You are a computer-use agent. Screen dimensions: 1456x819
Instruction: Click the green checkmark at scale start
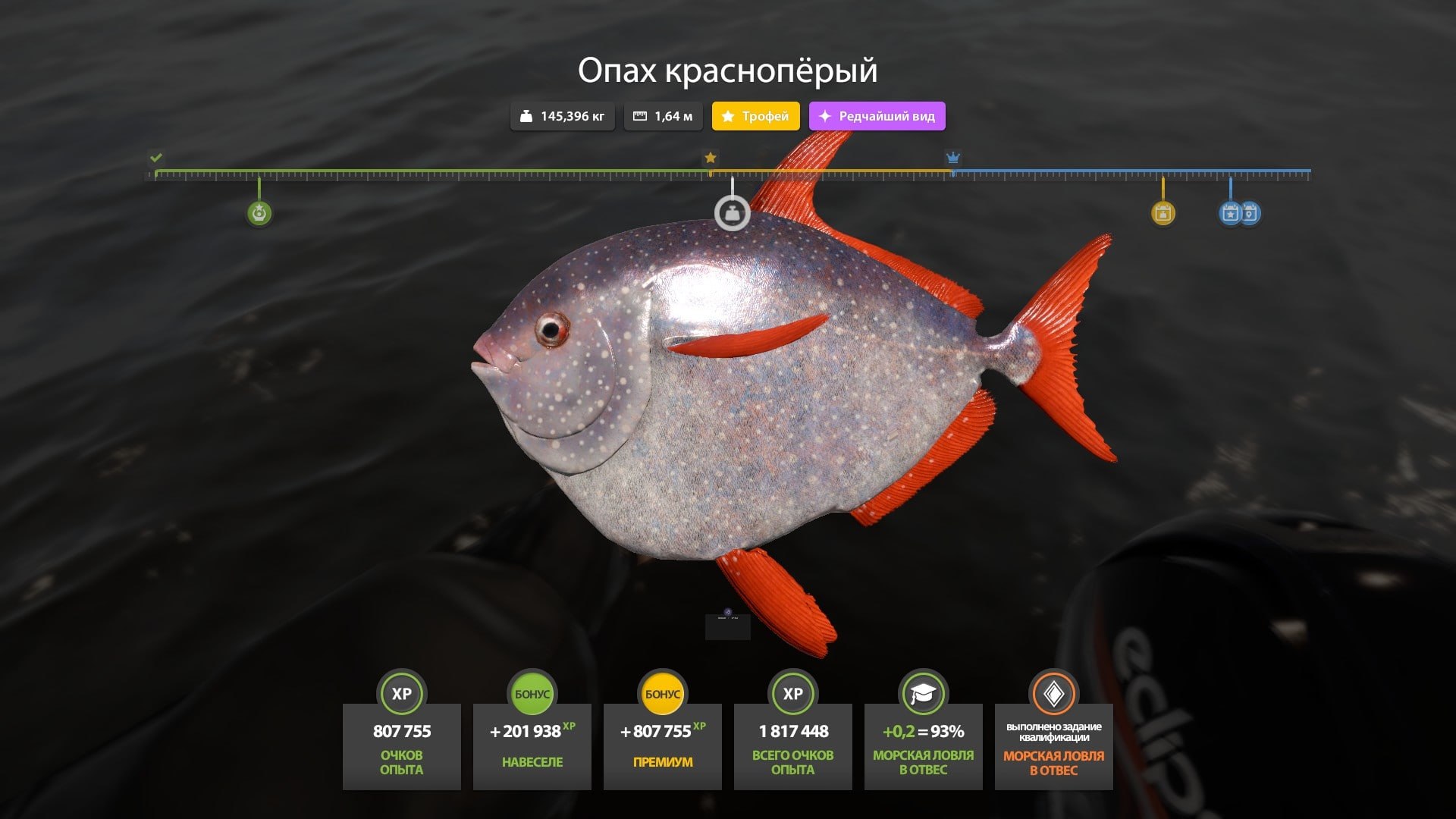(157, 159)
